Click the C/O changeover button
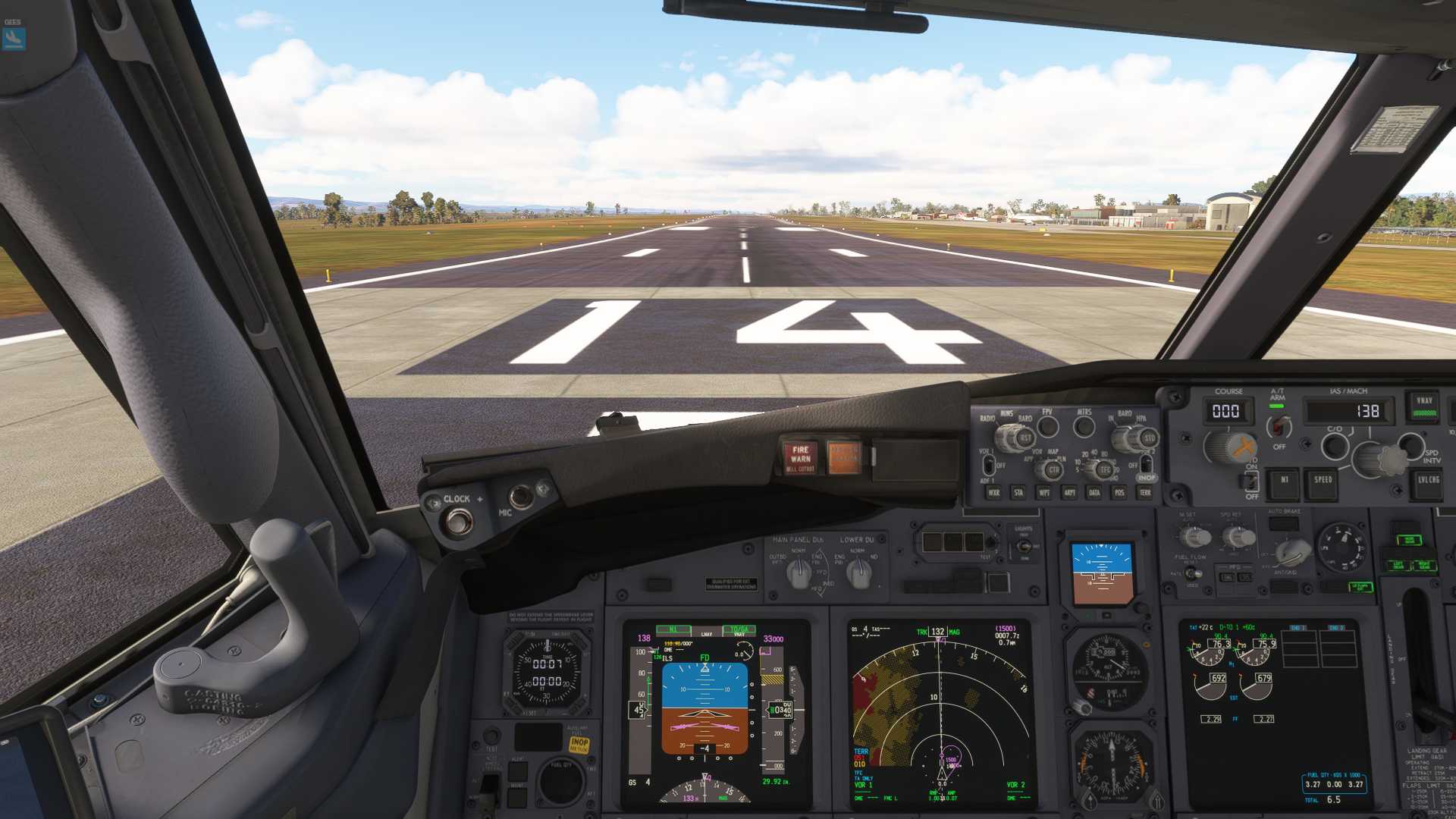Image resolution: width=1456 pixels, height=819 pixels. [x=1334, y=447]
